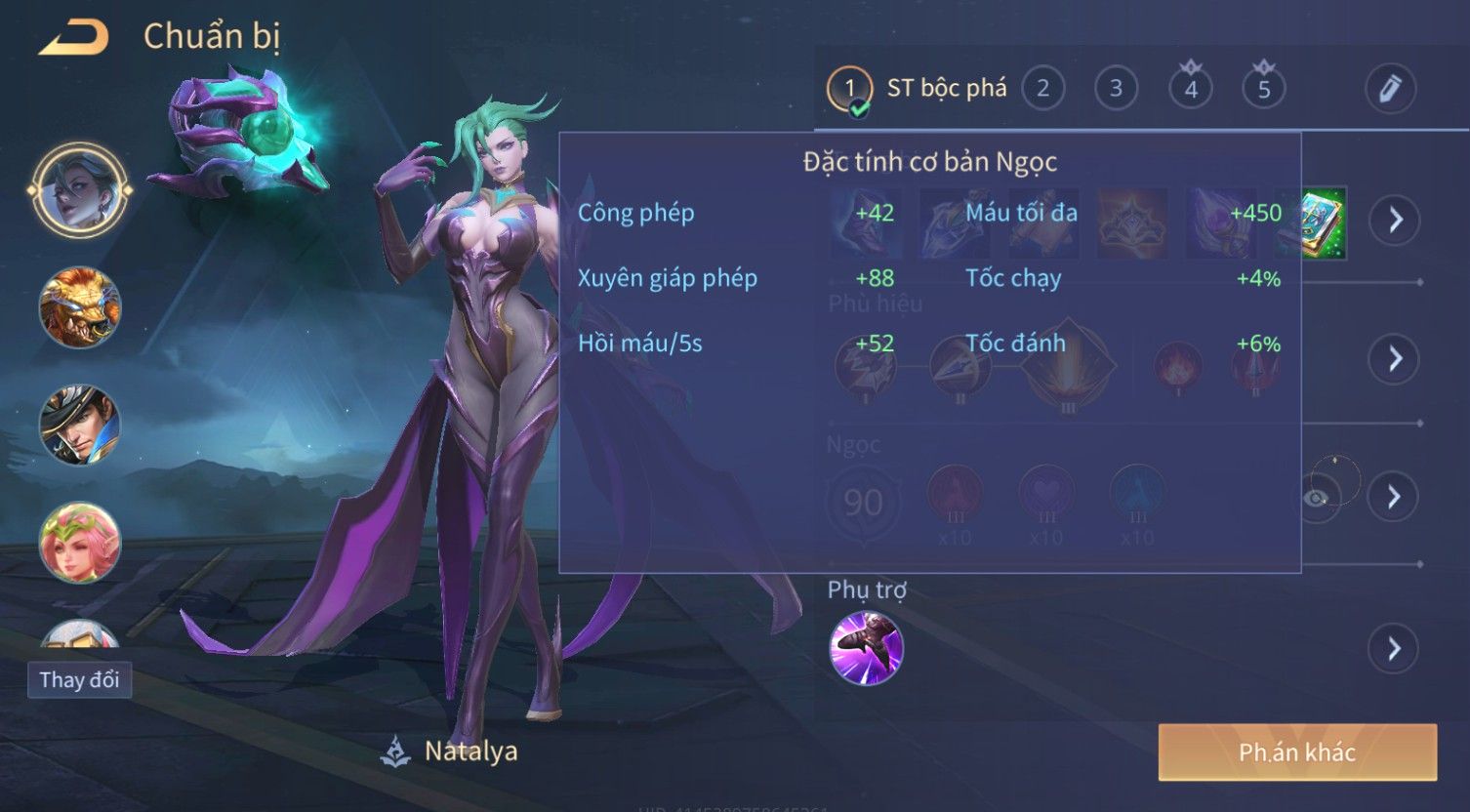Open loadout tab number 5
This screenshot has height=812, width=1470.
1263,89
